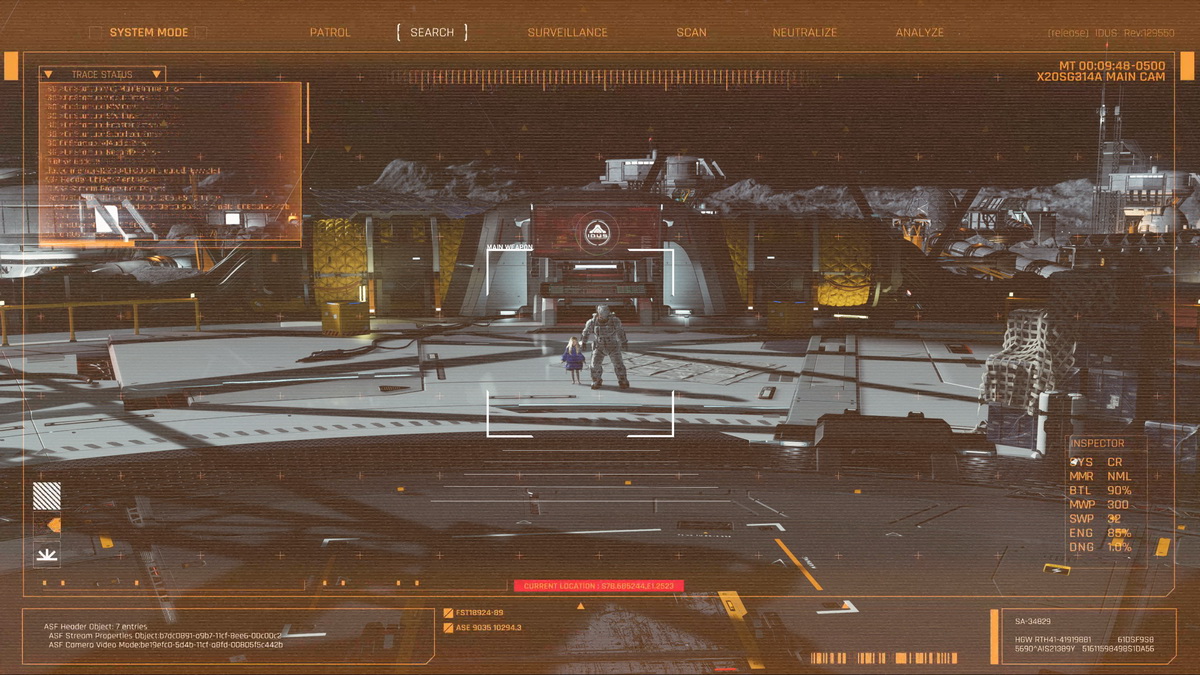
Task: Choose the SCAN mode
Action: pos(691,32)
